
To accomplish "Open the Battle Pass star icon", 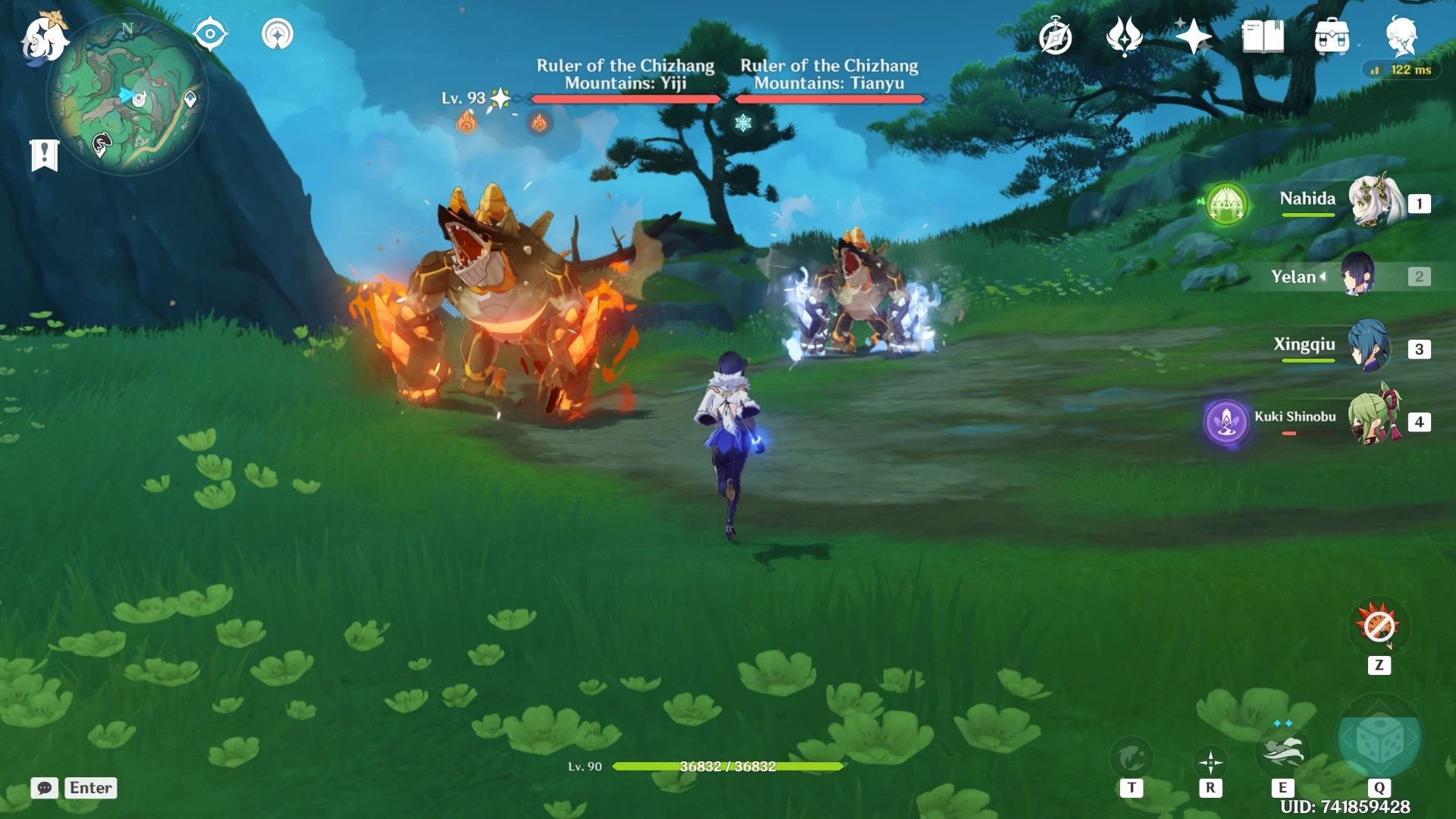I will pyautogui.click(x=1192, y=34).
